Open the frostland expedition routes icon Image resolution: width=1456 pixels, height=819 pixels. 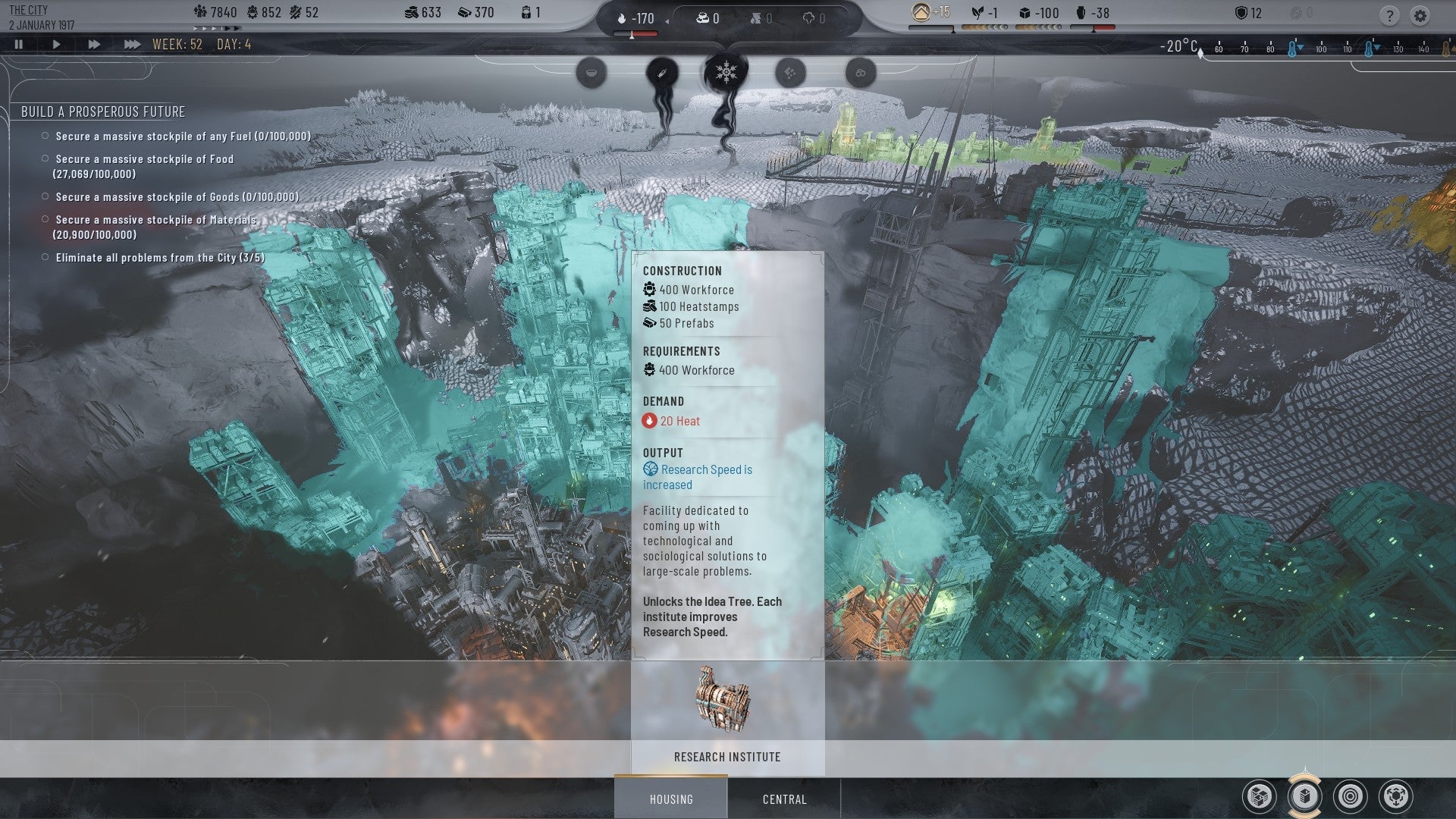tap(1396, 797)
